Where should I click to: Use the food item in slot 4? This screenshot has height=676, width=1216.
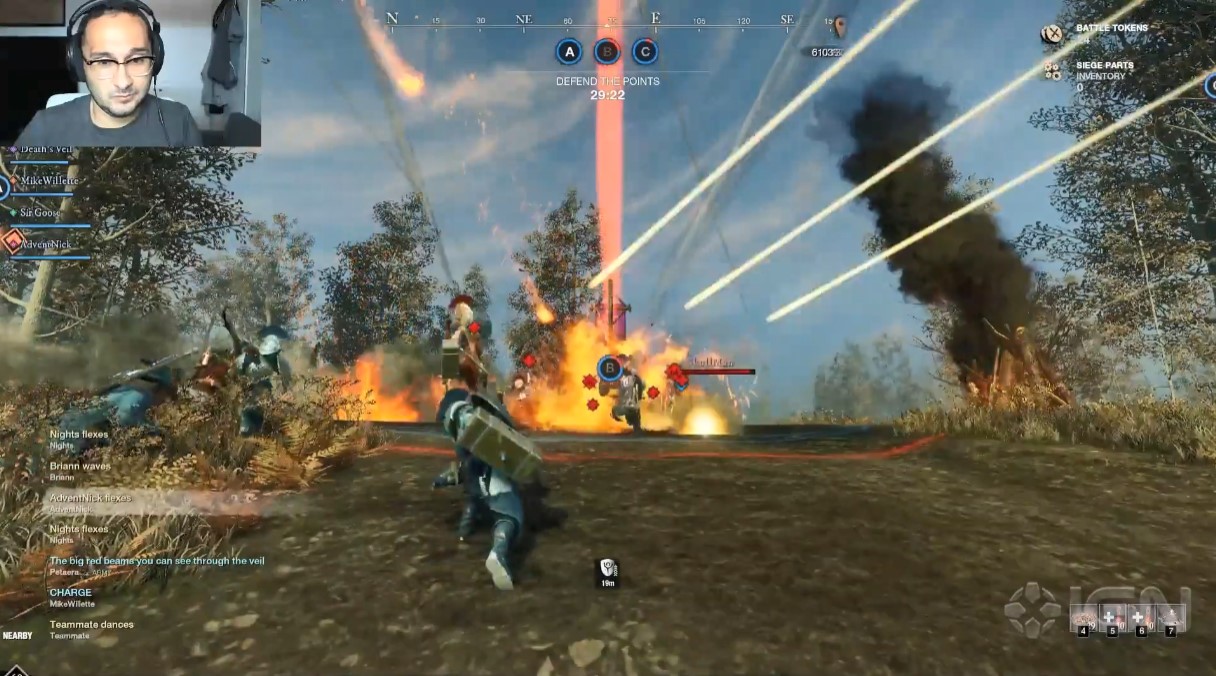click(1084, 619)
